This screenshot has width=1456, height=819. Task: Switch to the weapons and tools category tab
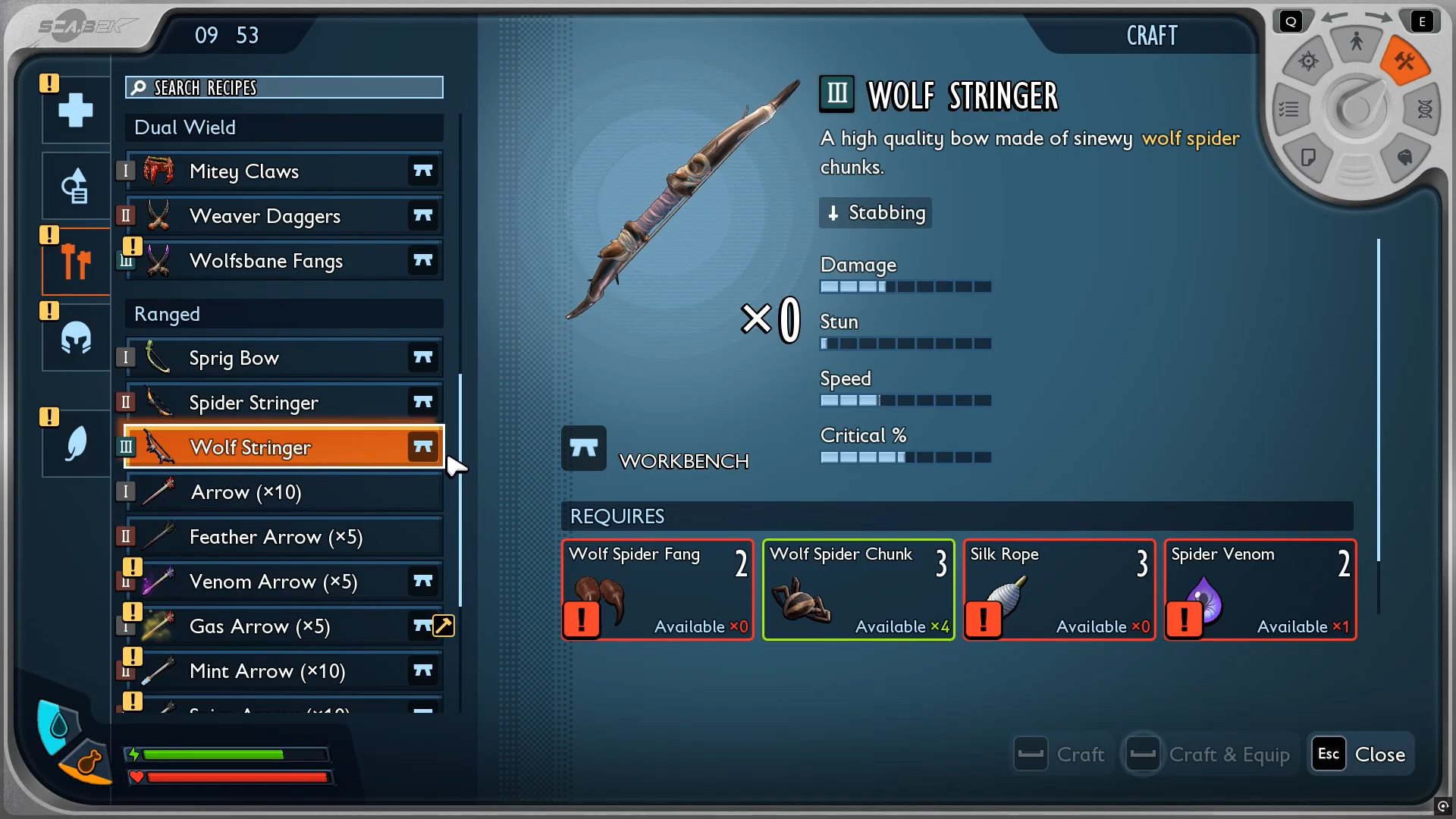point(76,262)
